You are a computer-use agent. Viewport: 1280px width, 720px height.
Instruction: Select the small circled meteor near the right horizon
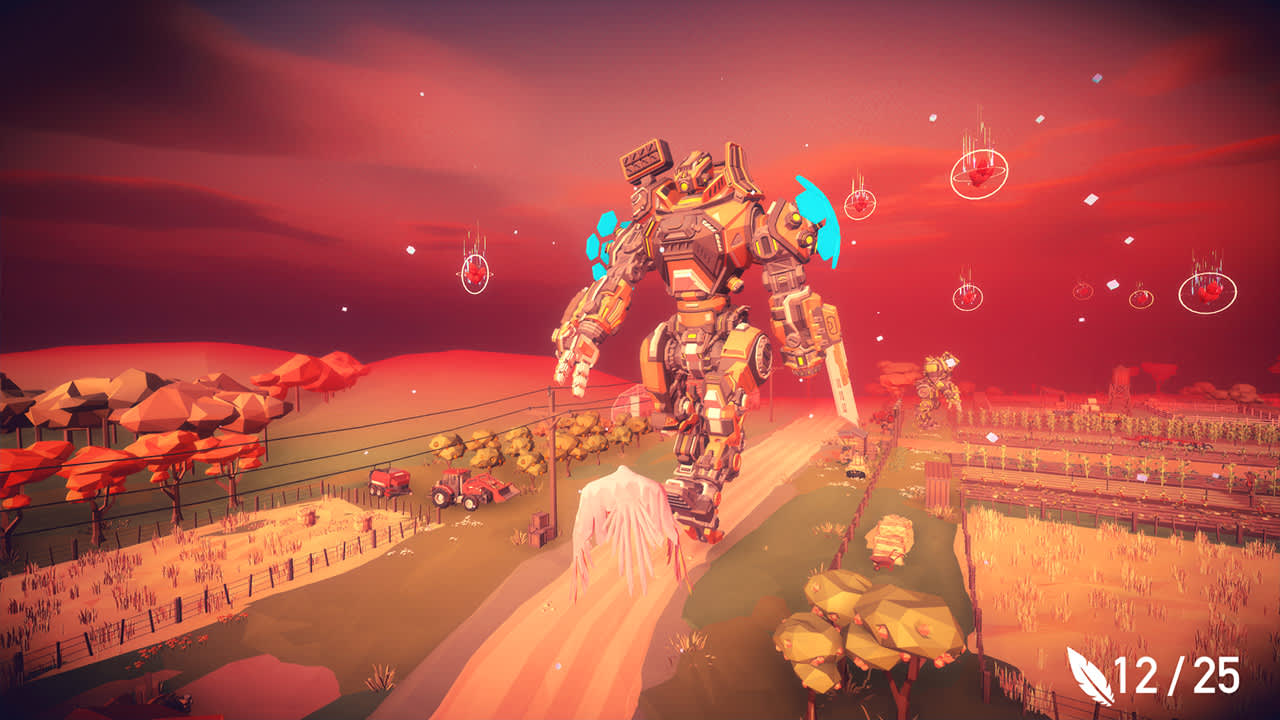point(1141,298)
